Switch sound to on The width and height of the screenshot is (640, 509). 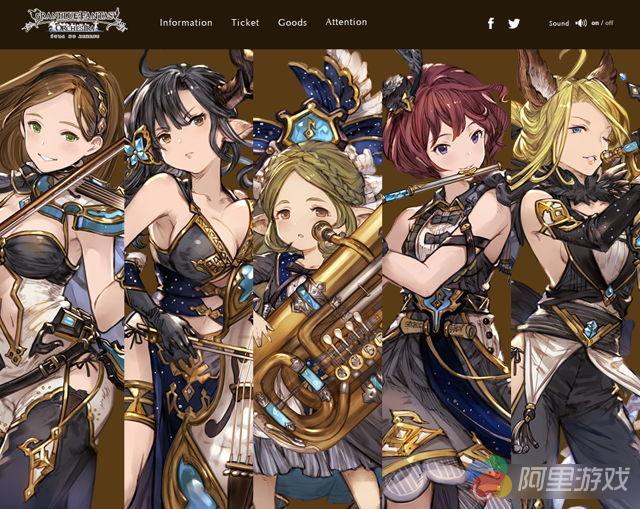click(595, 23)
